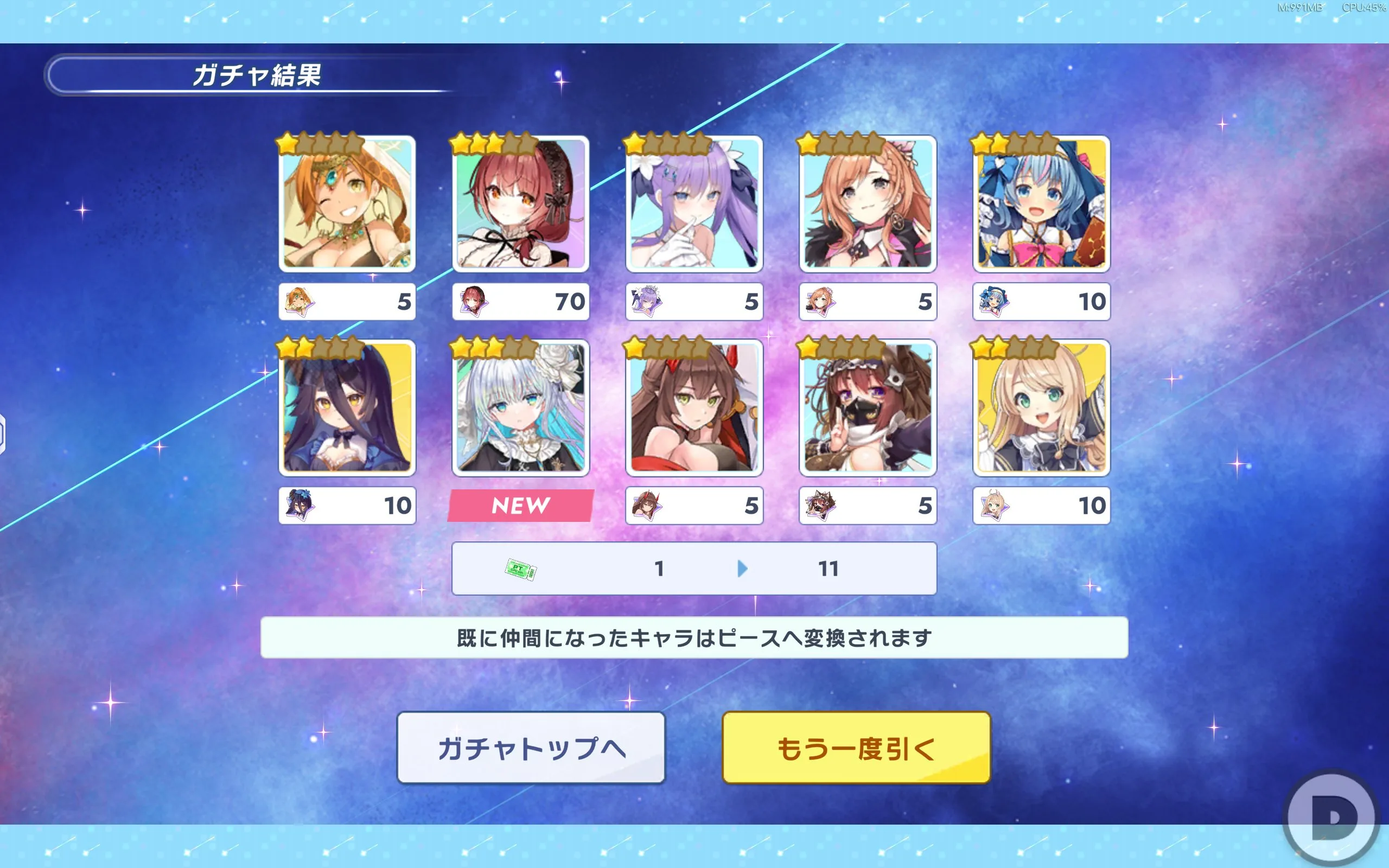Select the orange-haired dancer character card
The width and height of the screenshot is (1389, 868).
point(347,204)
